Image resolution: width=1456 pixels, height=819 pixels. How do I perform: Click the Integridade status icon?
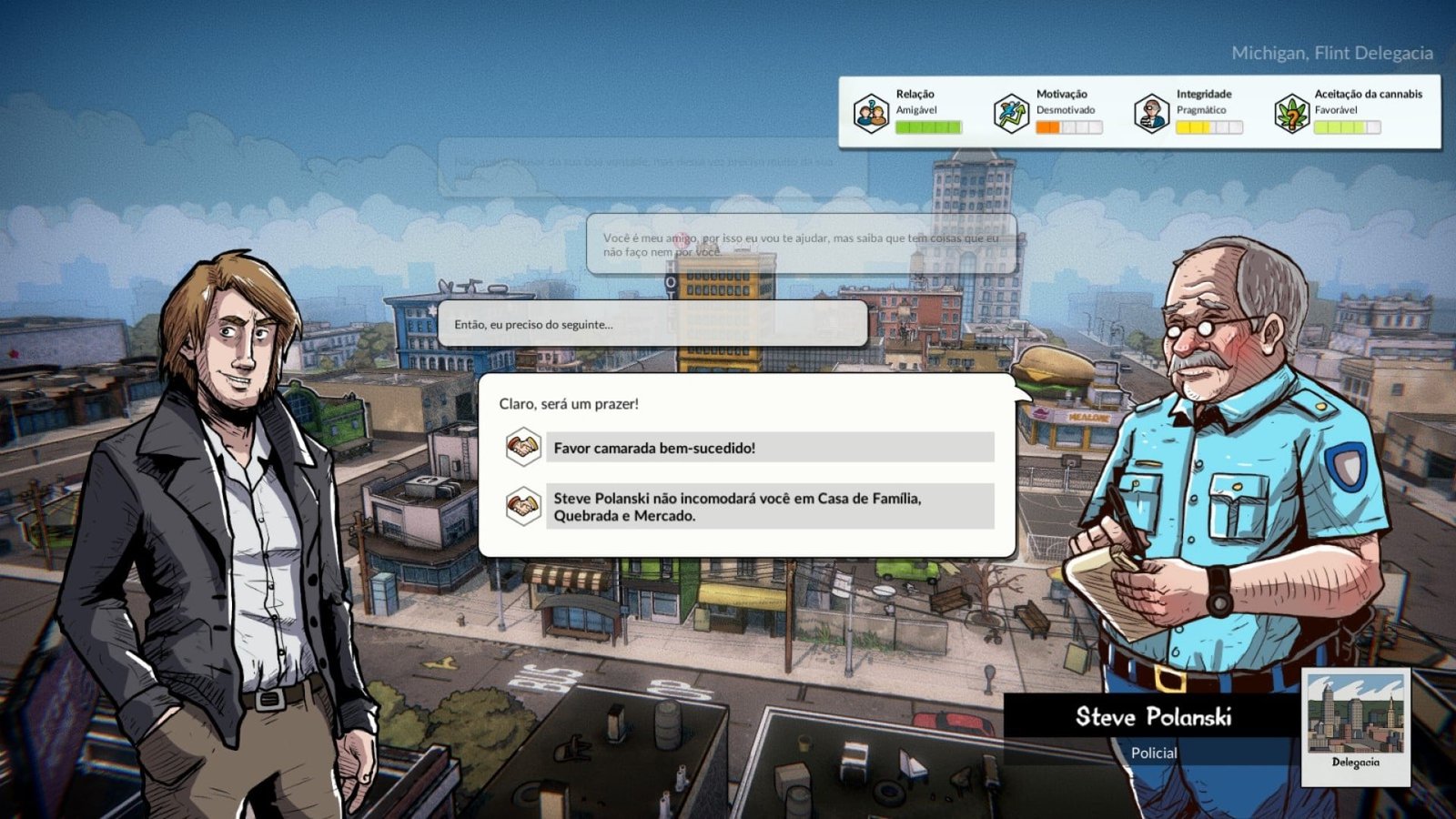pos(1151,114)
